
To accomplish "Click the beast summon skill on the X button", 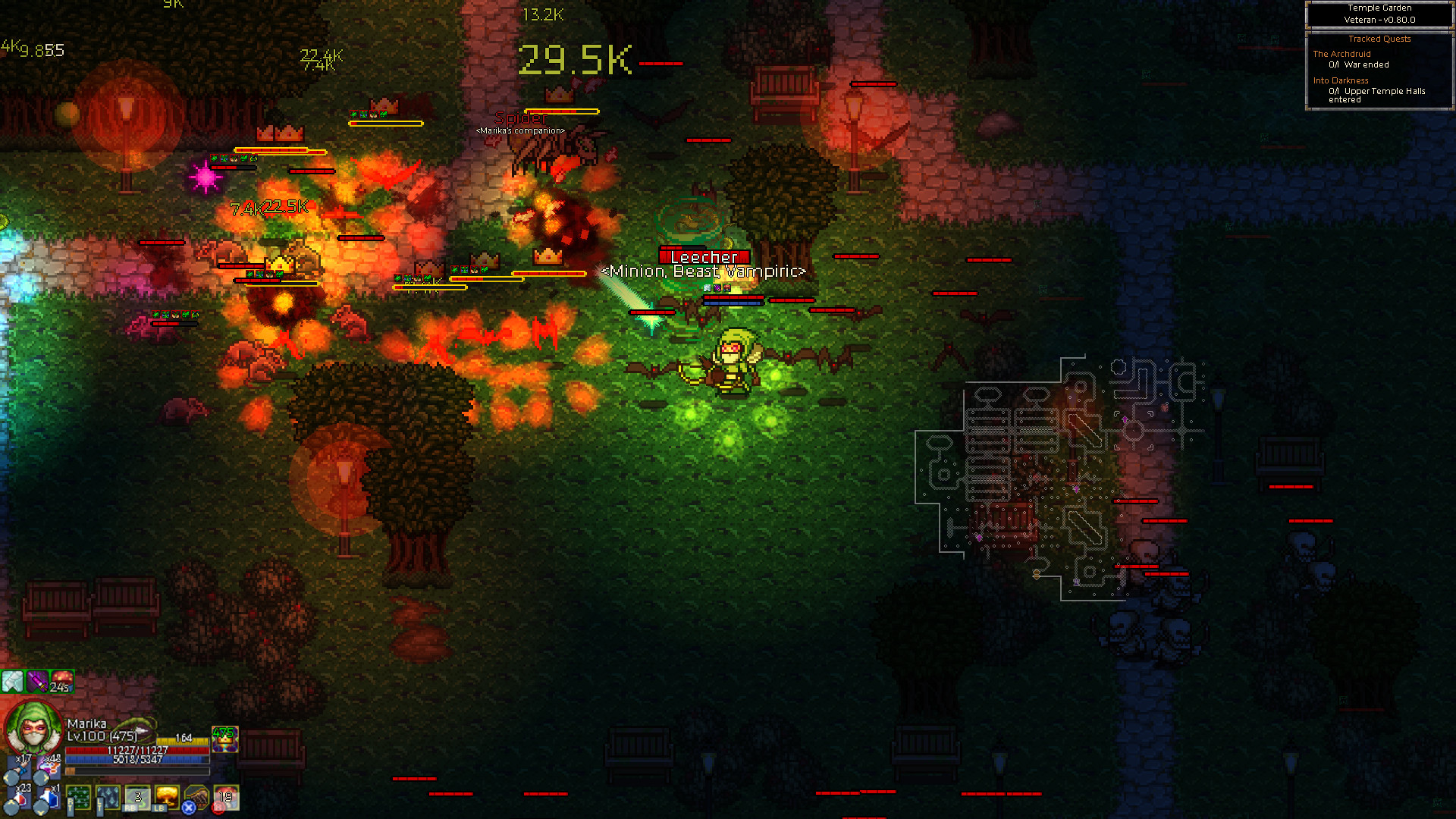I will click(x=196, y=796).
